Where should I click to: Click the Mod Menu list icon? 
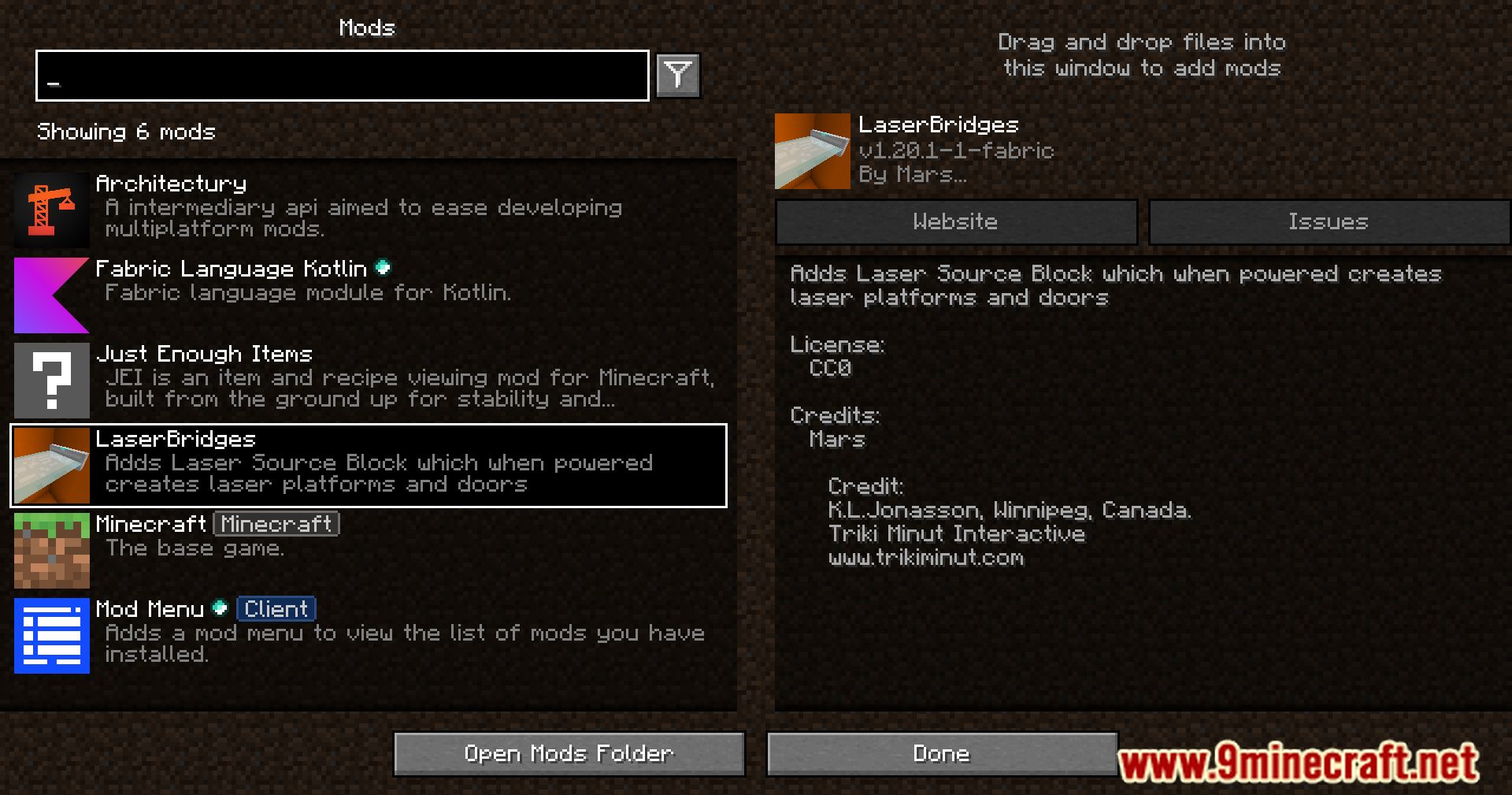(x=50, y=636)
